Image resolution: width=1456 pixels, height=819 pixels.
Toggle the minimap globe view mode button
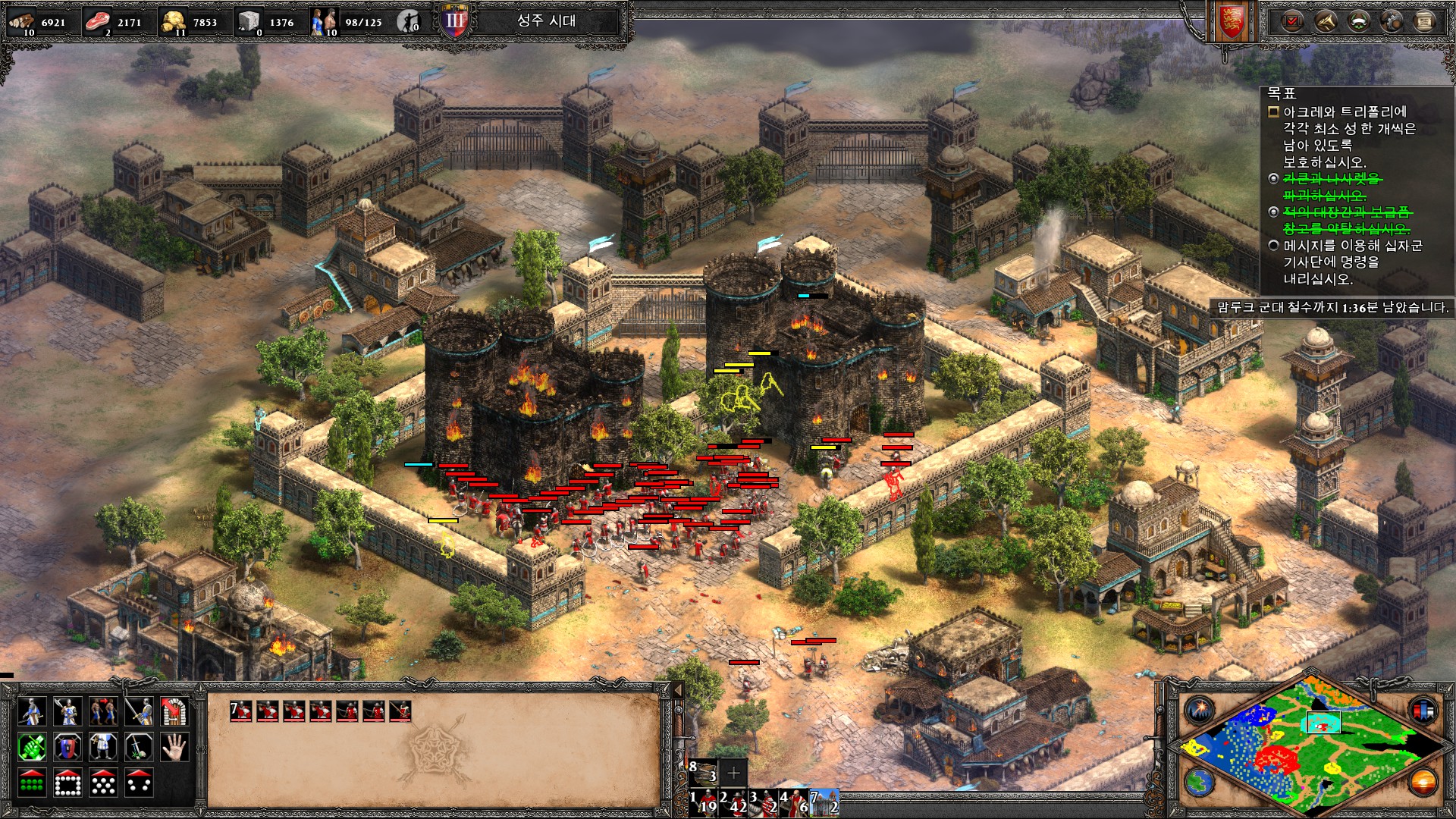1200,782
